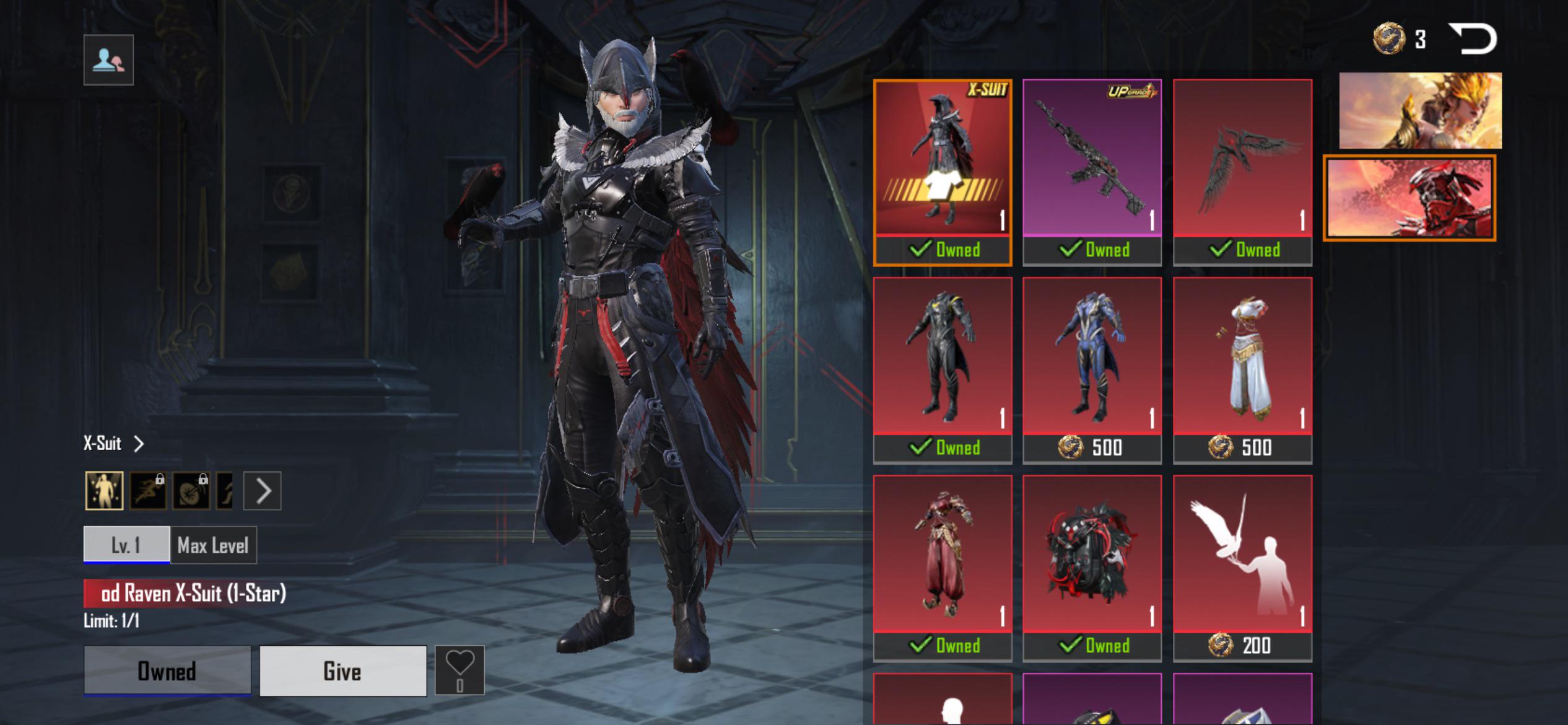1568x725 pixels.
Task: Select the black armor set tile
Action: [x=942, y=369]
